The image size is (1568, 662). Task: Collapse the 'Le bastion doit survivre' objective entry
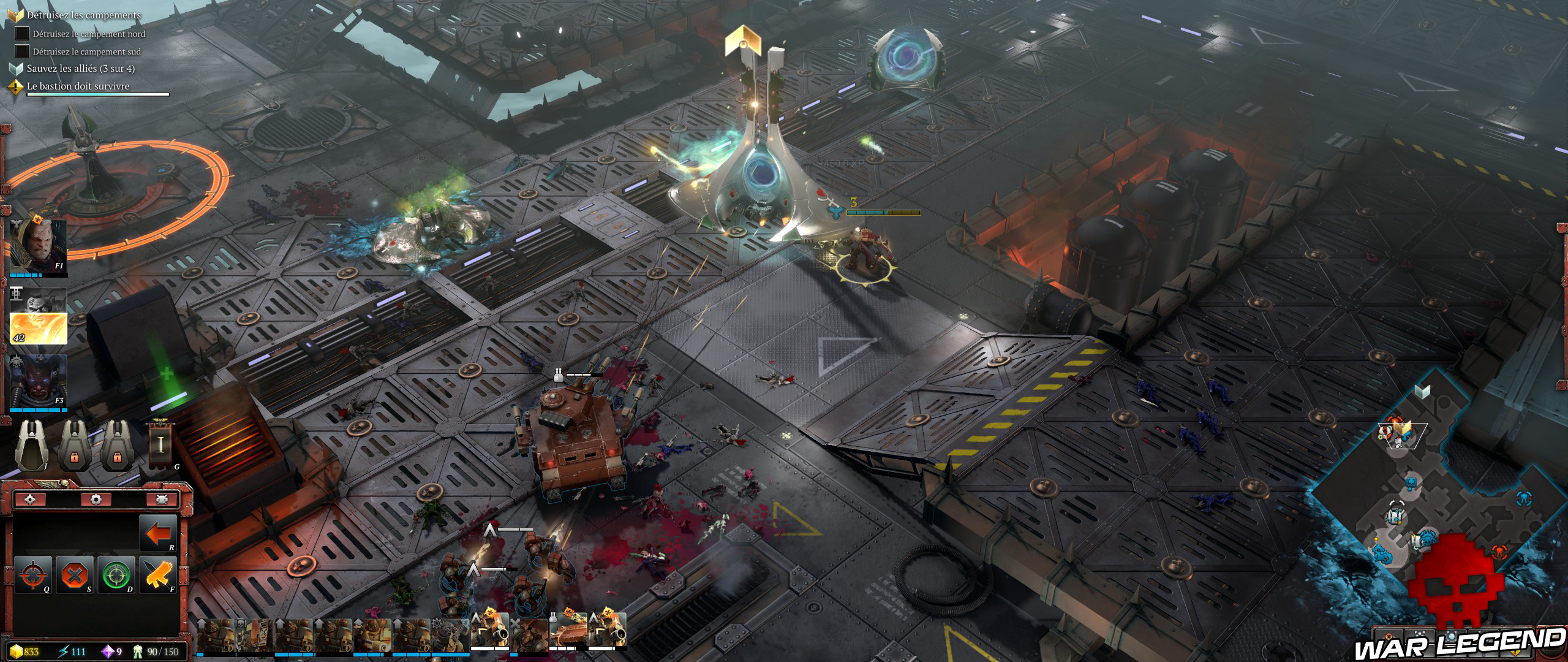click(15, 86)
